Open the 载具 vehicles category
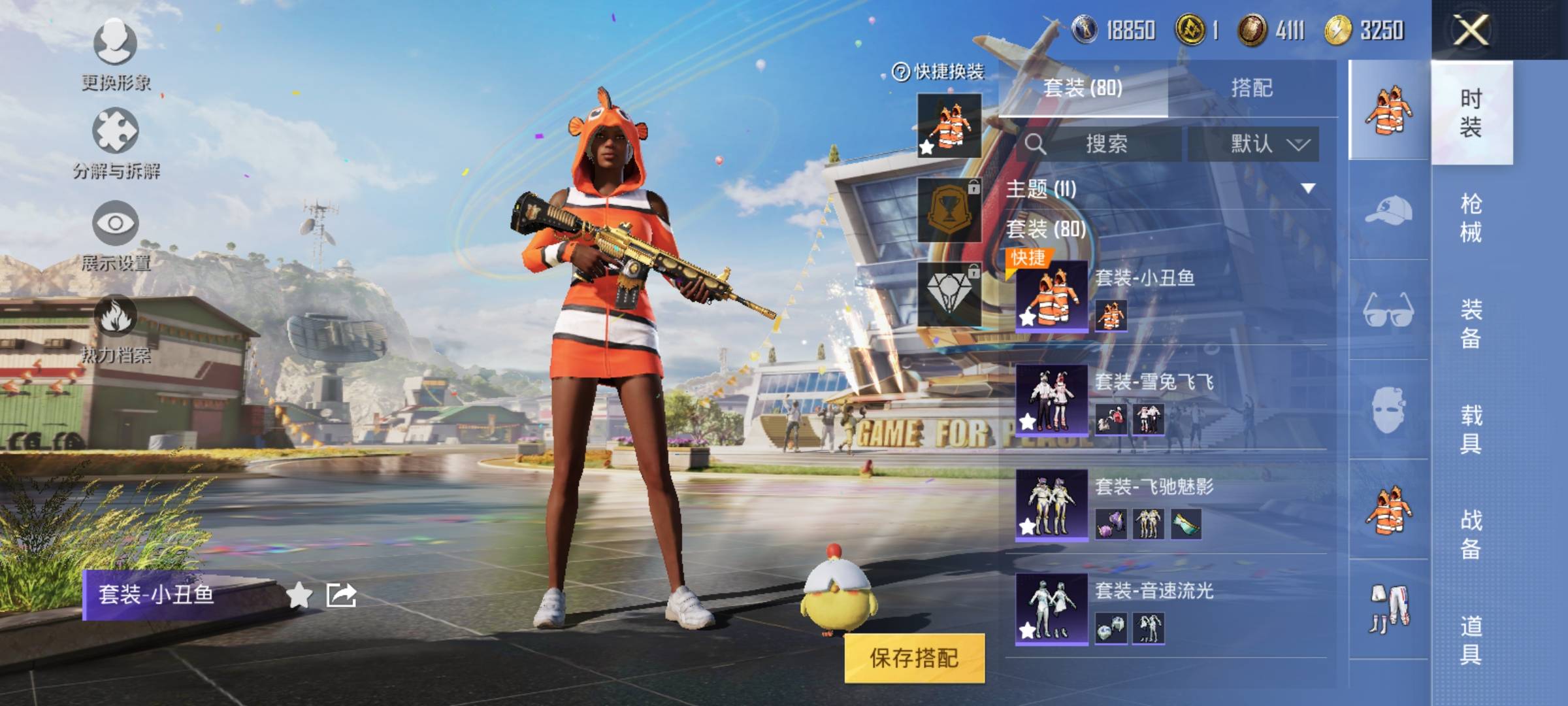 1471,429
